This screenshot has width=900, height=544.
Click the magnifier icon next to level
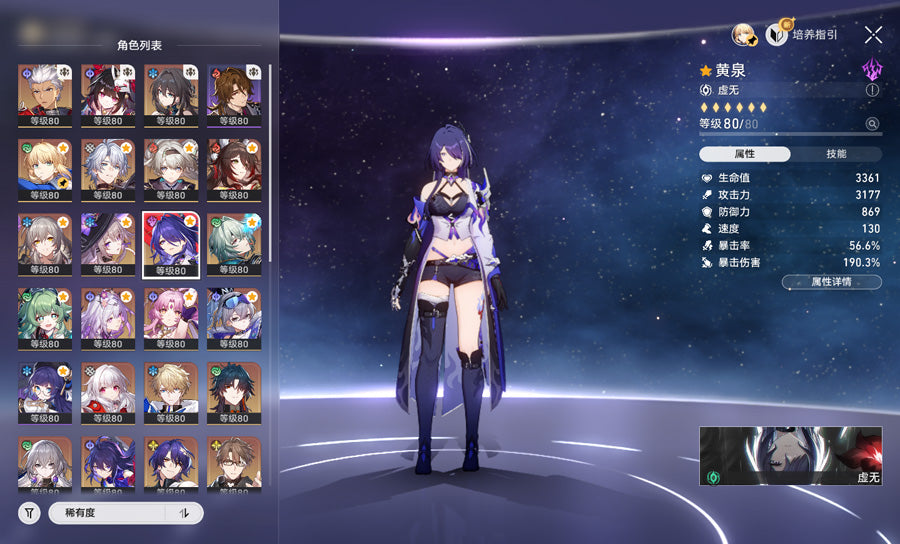[872, 124]
